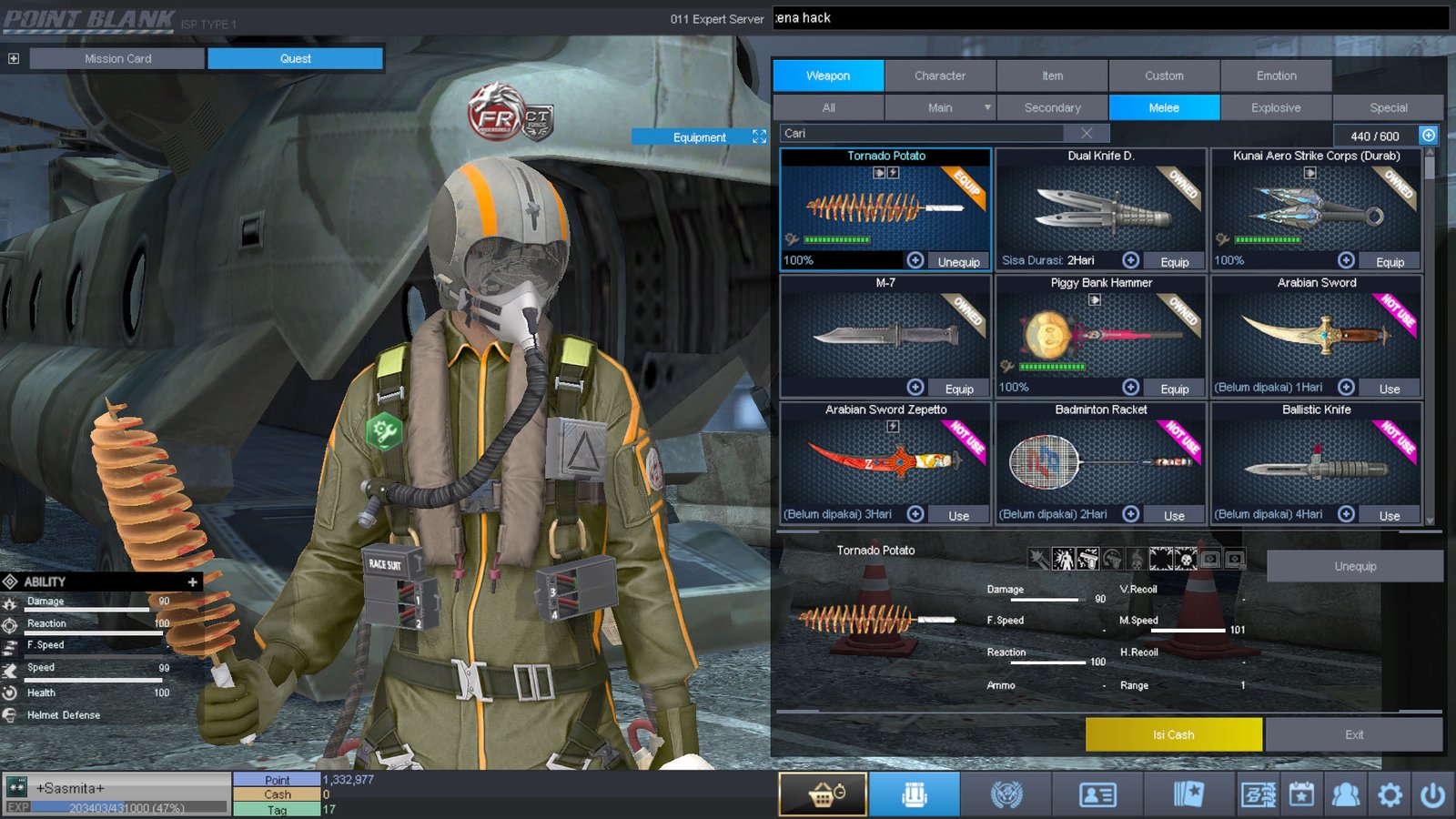Open the Item tab
This screenshot has width=1456, height=819.
coord(1052,76)
